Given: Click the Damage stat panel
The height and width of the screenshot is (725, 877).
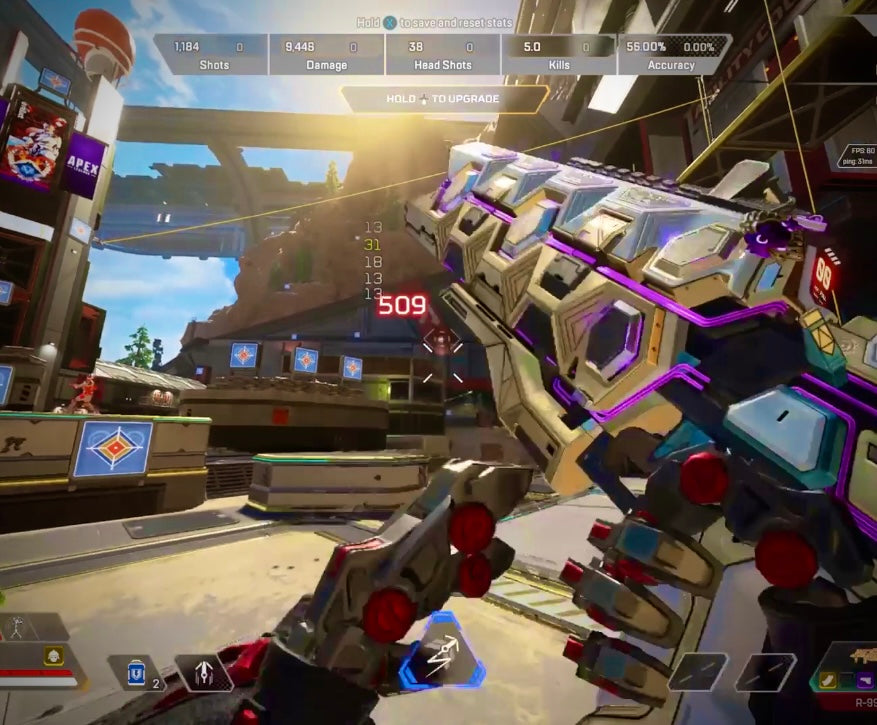Looking at the screenshot, I should 327,55.
